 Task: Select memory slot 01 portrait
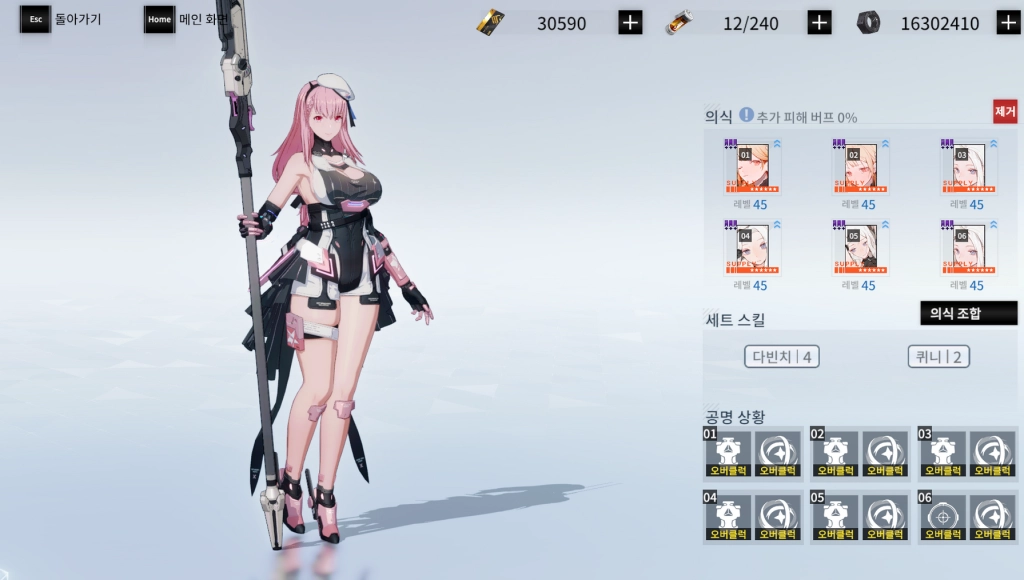coord(752,167)
